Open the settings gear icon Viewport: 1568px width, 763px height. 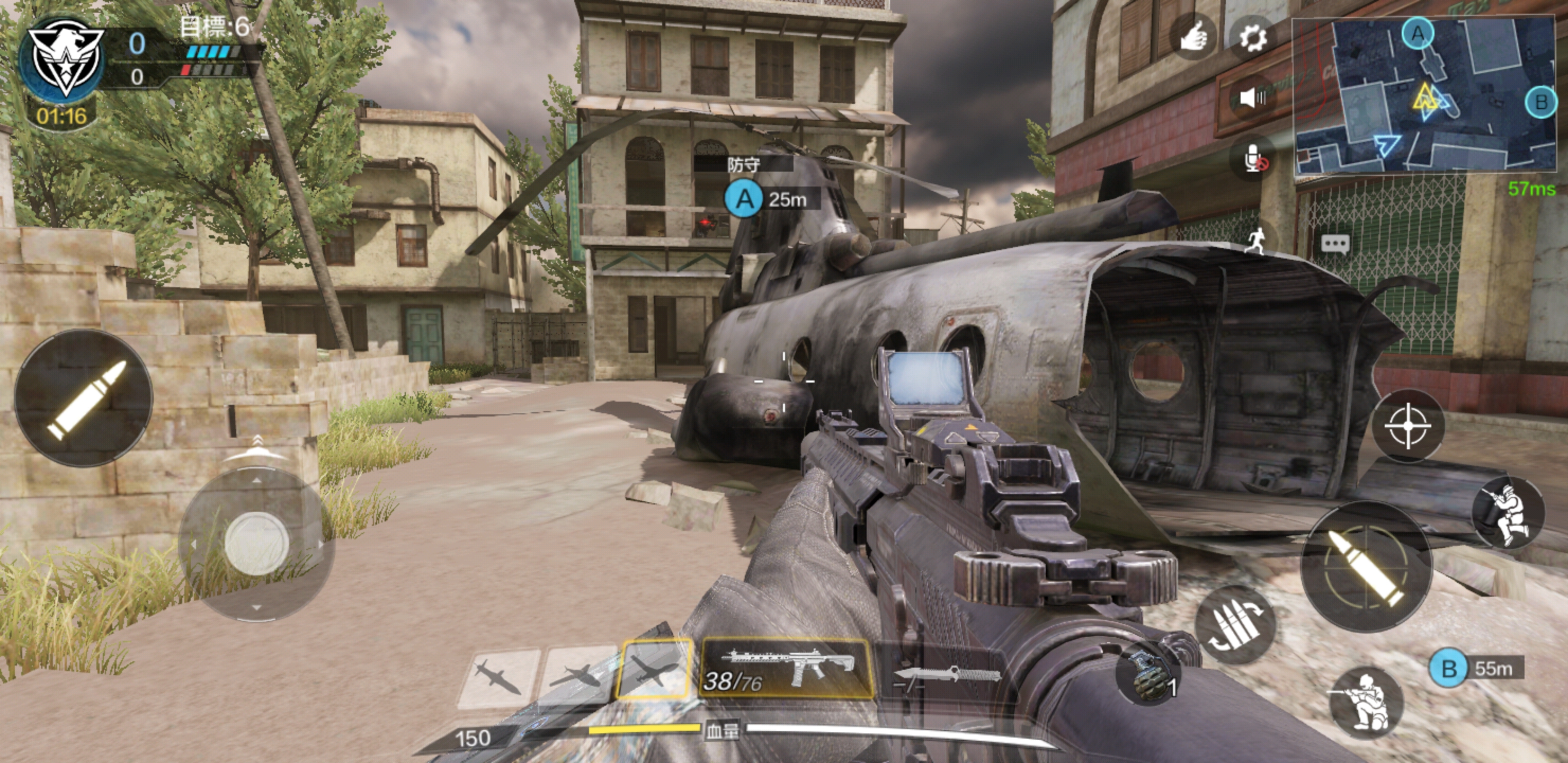(1252, 38)
